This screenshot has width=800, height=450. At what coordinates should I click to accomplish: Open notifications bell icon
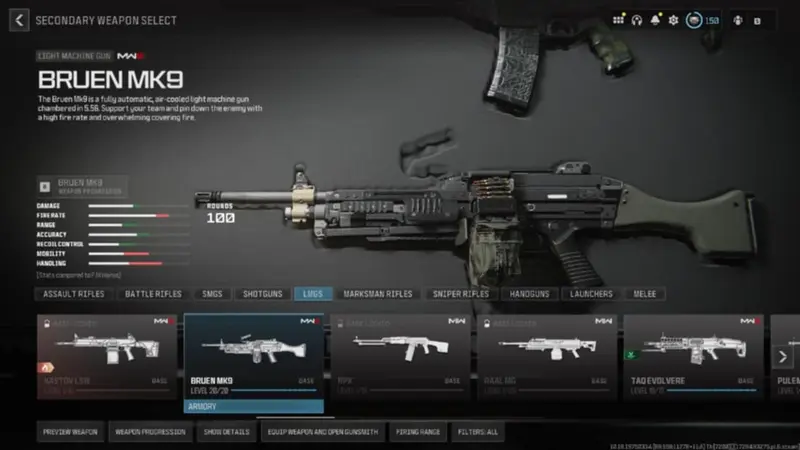tap(656, 20)
